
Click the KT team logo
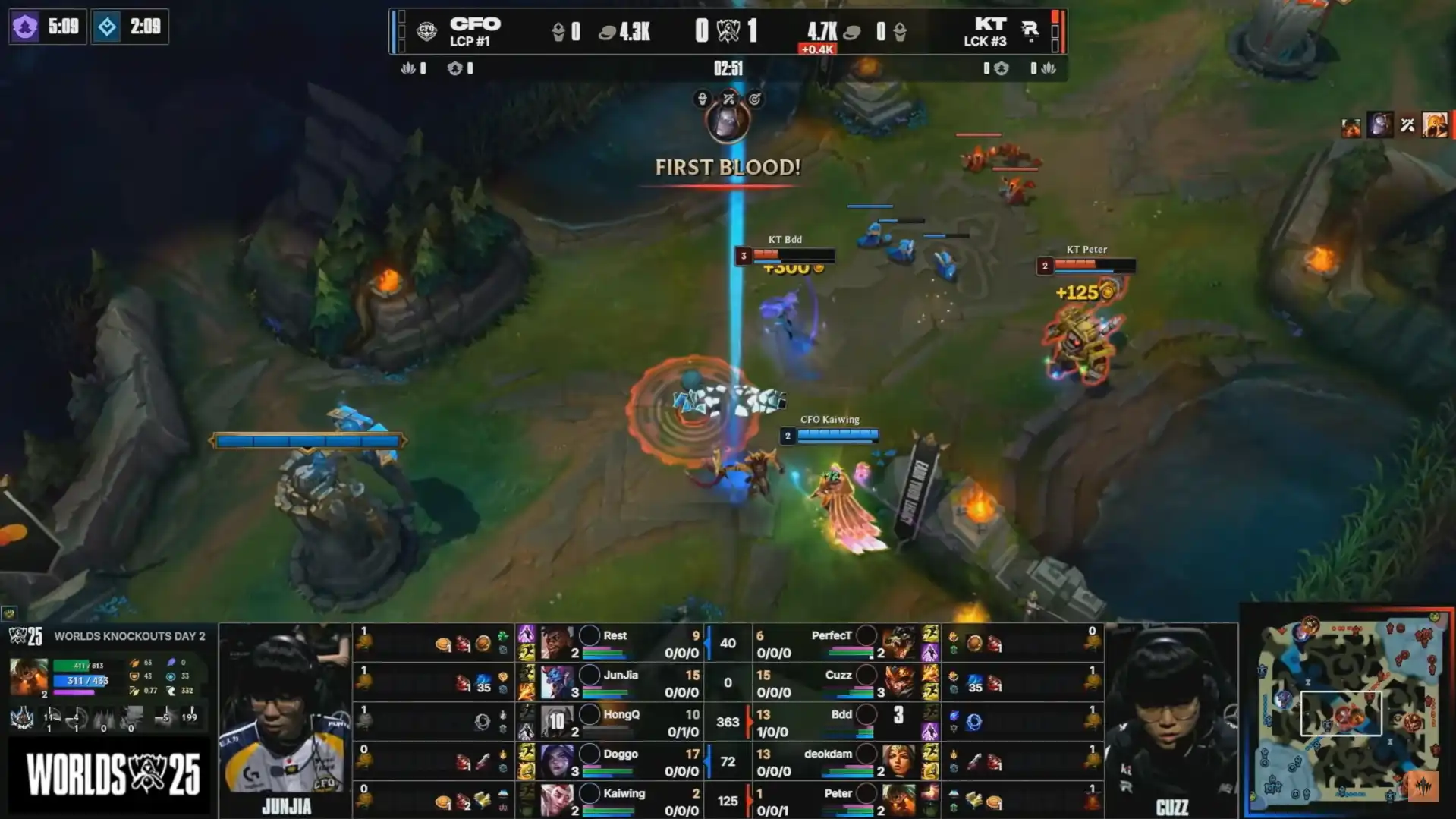click(x=1030, y=31)
